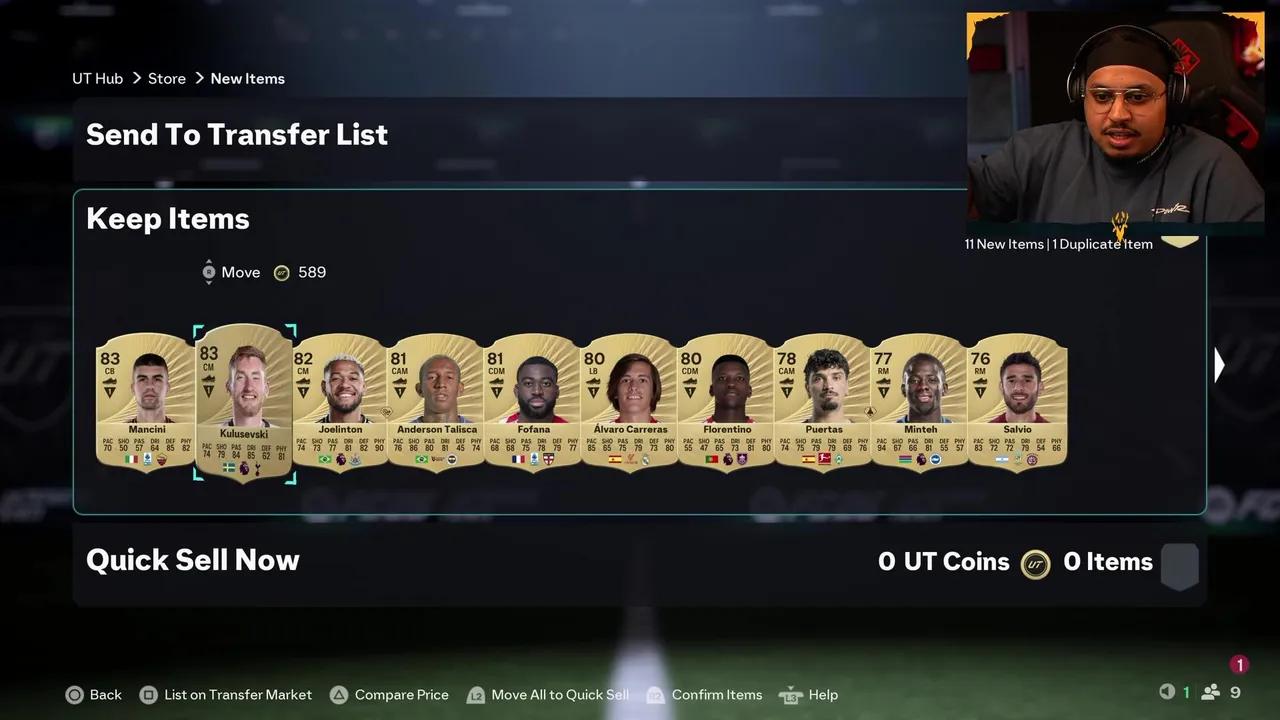Image resolution: width=1280 pixels, height=720 pixels.
Task: Select the Kulusevski player card
Action: 244,405
